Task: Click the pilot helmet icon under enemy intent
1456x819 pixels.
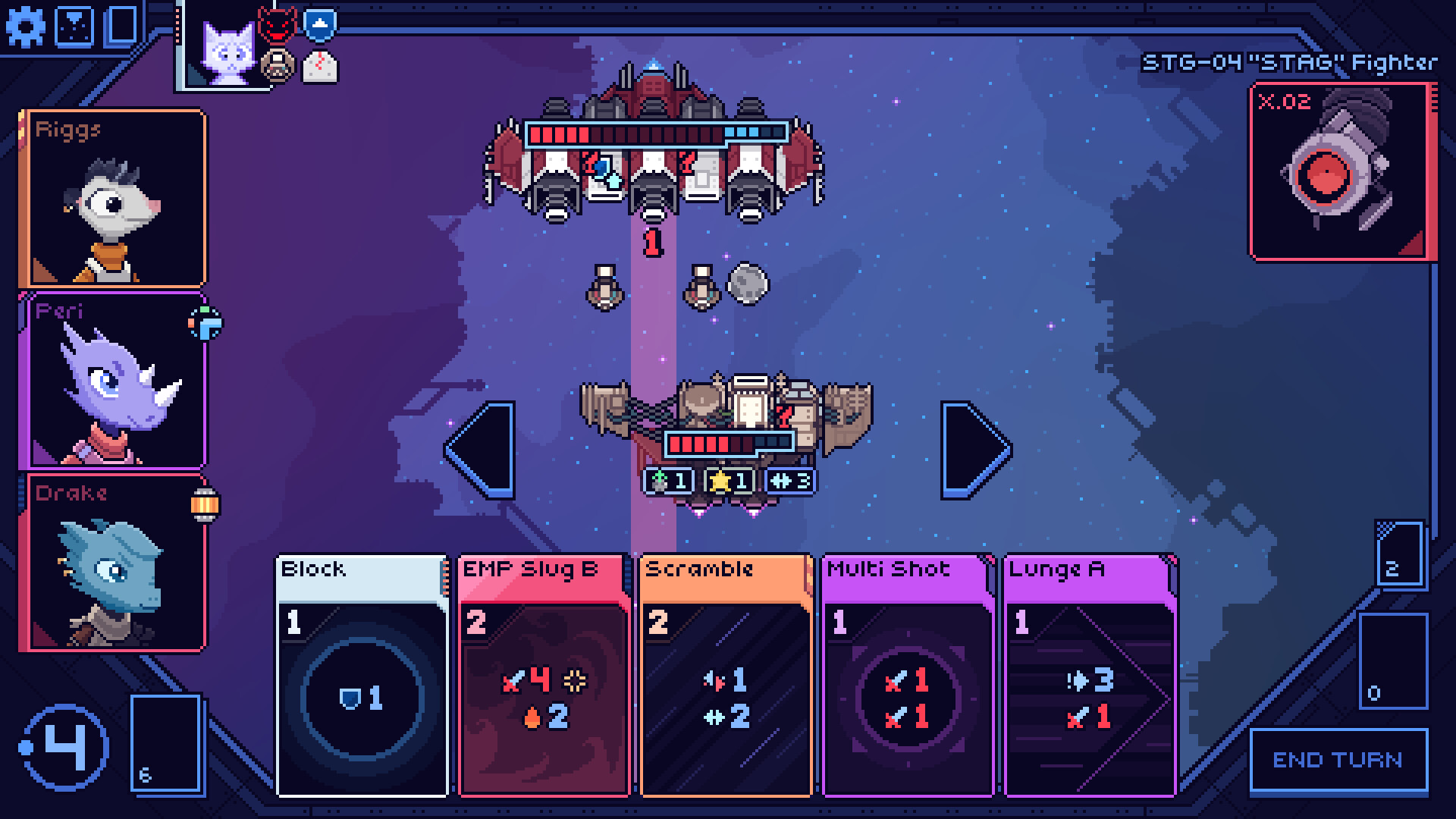Action: tap(279, 65)
